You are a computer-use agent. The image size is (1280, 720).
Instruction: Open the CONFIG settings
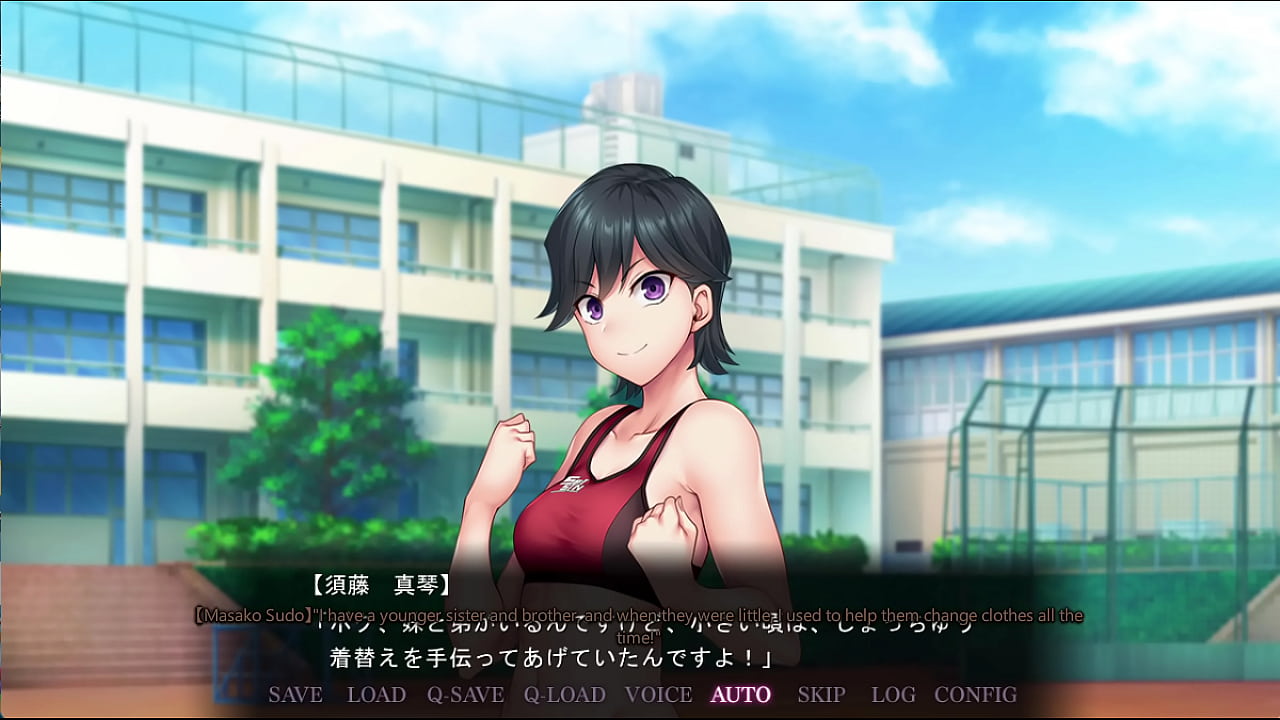pos(975,694)
